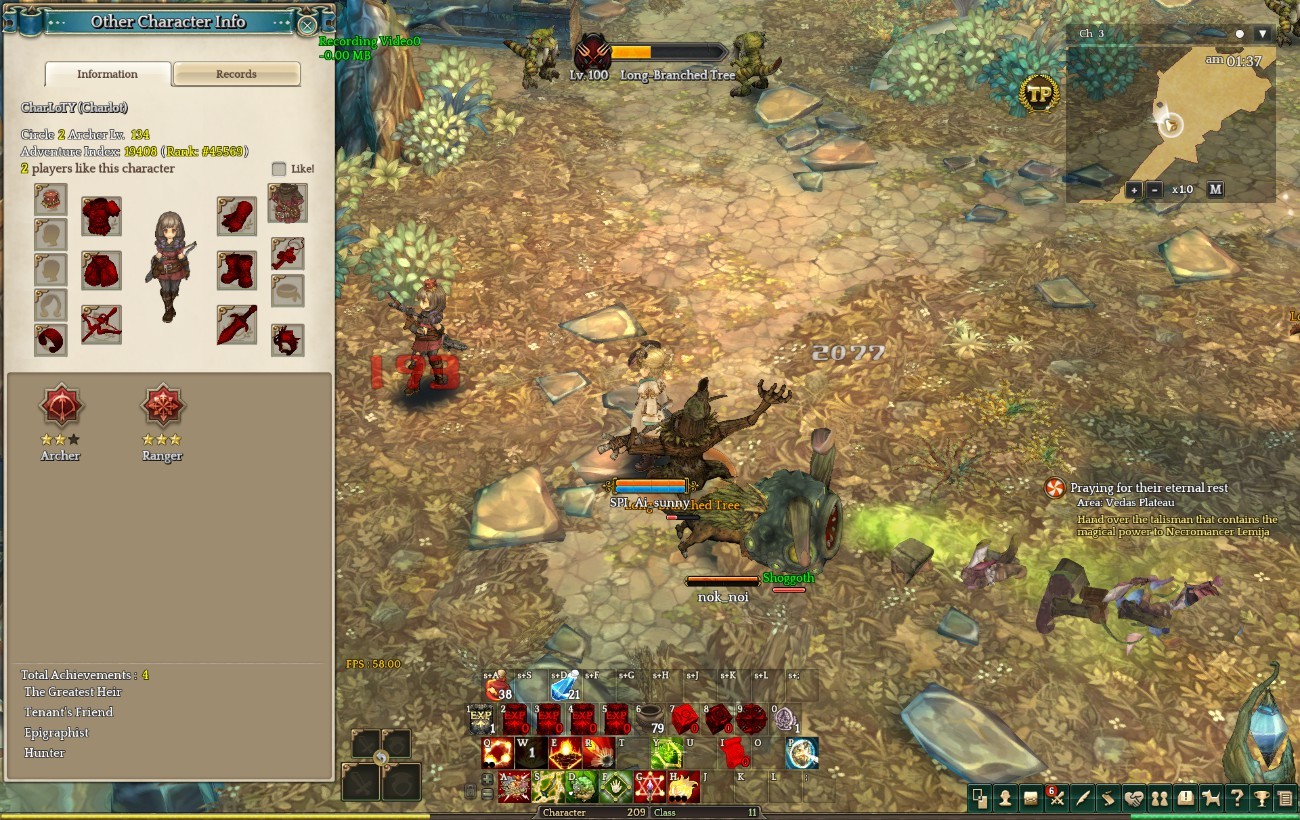Viewport: 1300px width, 820px height.
Task: Tick the Like! checkbox
Action: click(x=279, y=169)
